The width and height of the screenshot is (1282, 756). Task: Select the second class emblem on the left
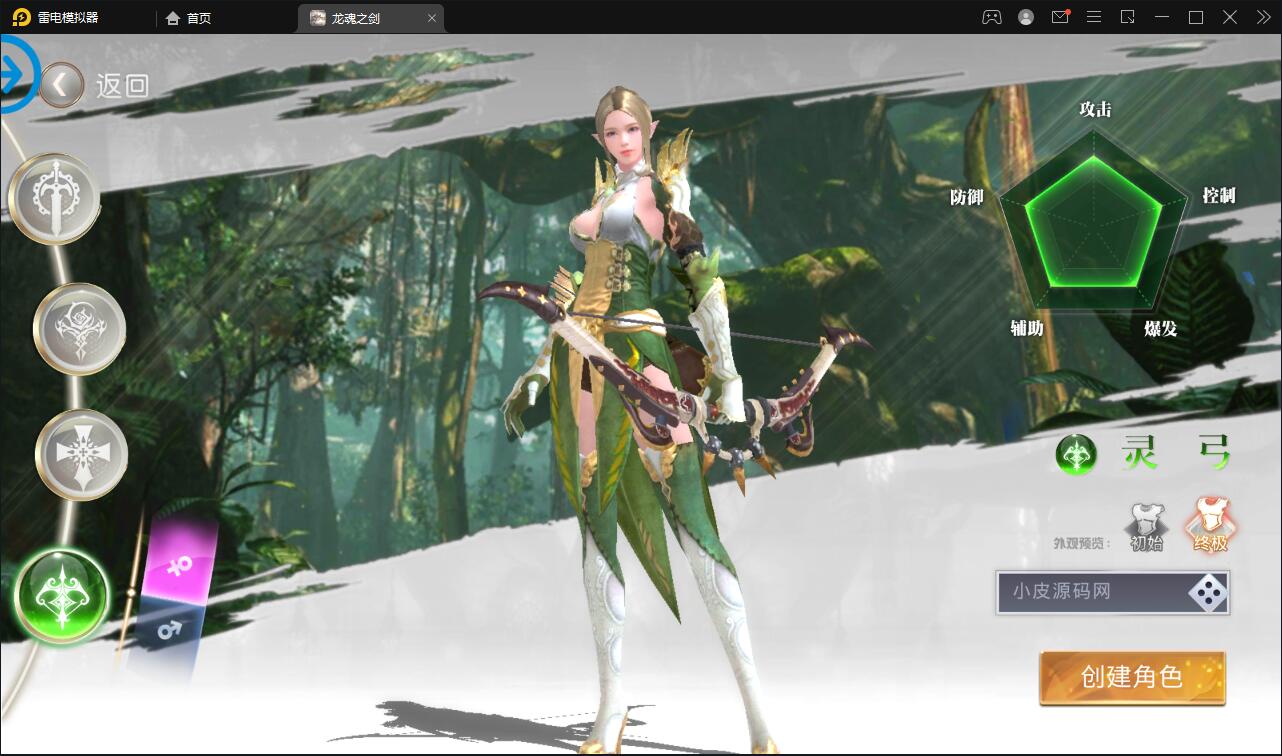(79, 328)
